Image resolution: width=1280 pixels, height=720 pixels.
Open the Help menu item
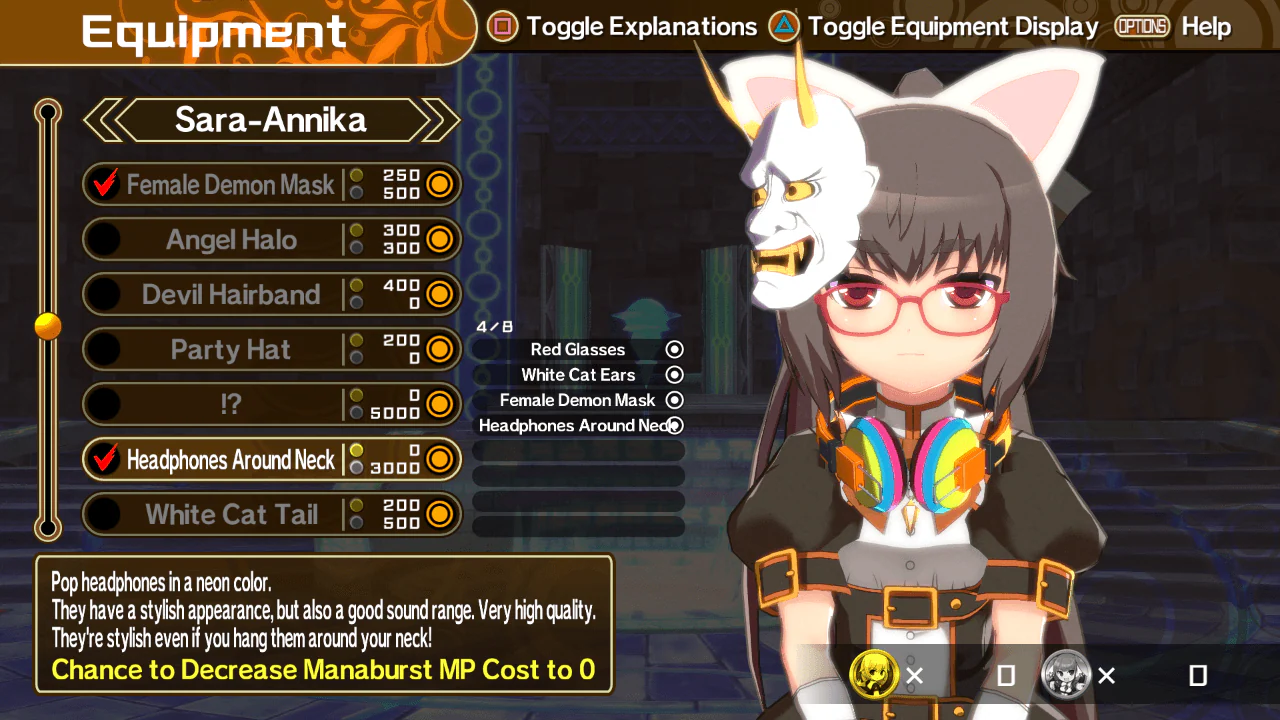tap(1205, 27)
